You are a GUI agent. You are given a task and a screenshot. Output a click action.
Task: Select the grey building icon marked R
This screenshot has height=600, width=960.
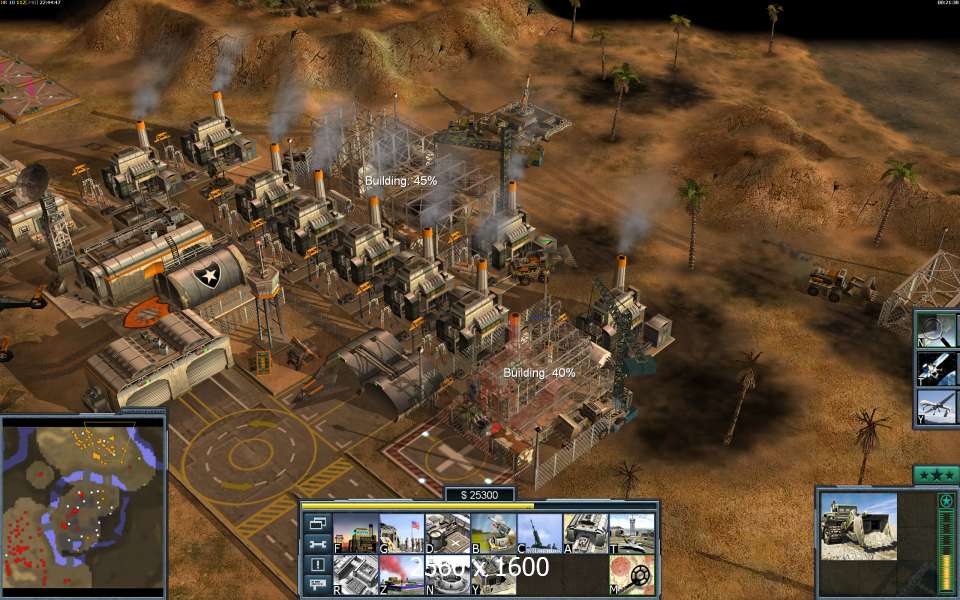[355, 575]
